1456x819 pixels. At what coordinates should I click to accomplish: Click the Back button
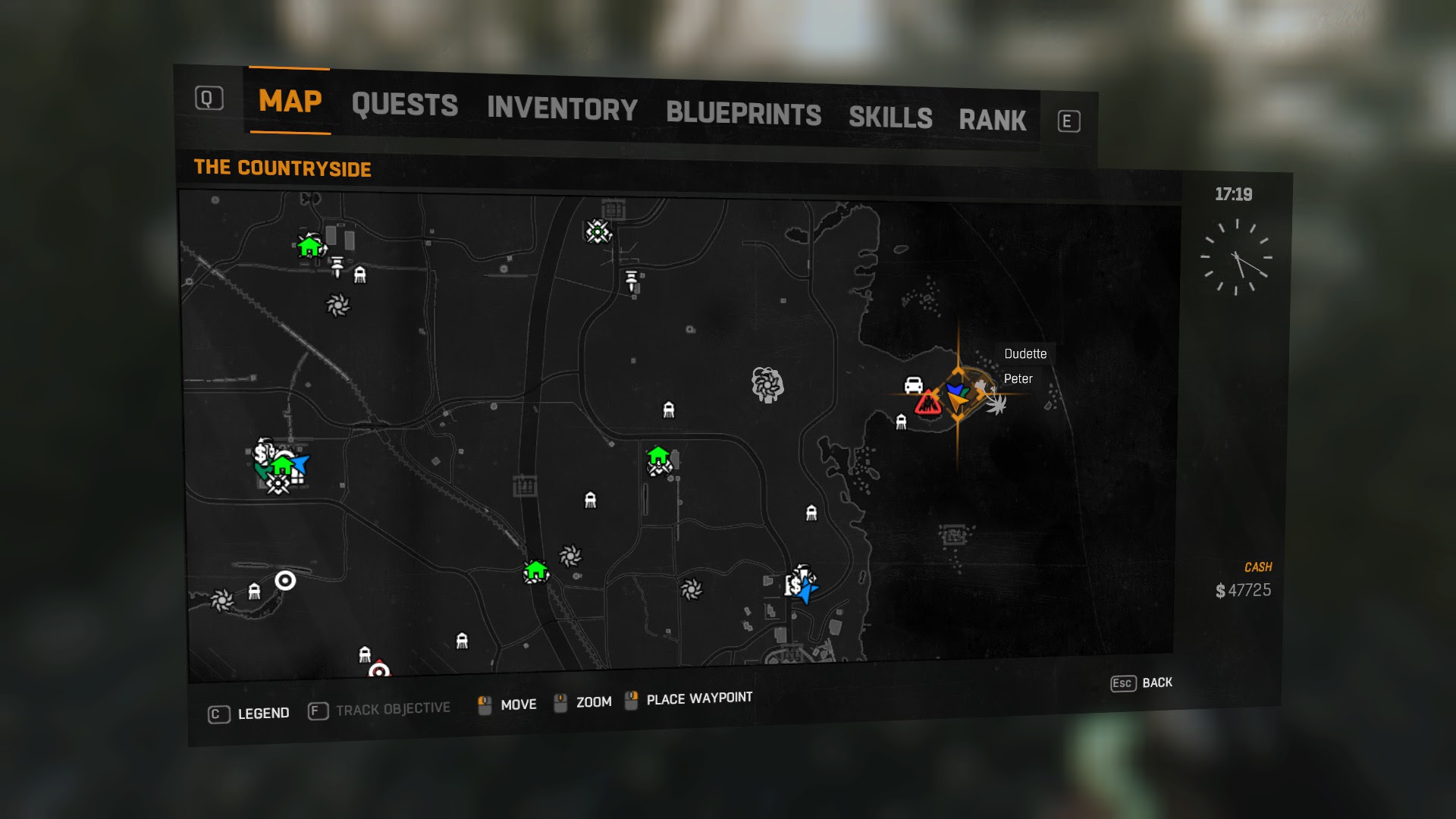(x=1141, y=682)
